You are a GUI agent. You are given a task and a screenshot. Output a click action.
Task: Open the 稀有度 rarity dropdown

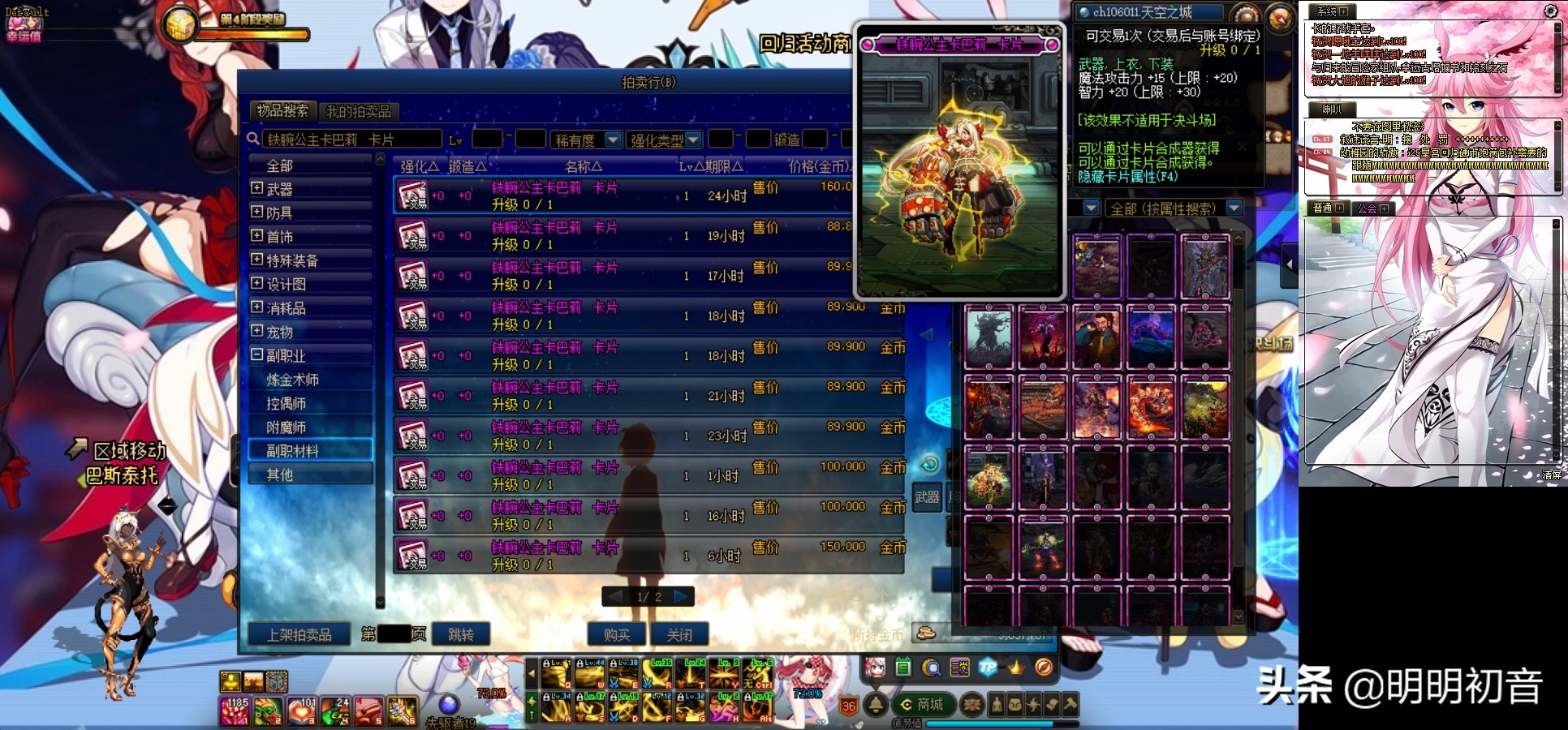(613, 140)
